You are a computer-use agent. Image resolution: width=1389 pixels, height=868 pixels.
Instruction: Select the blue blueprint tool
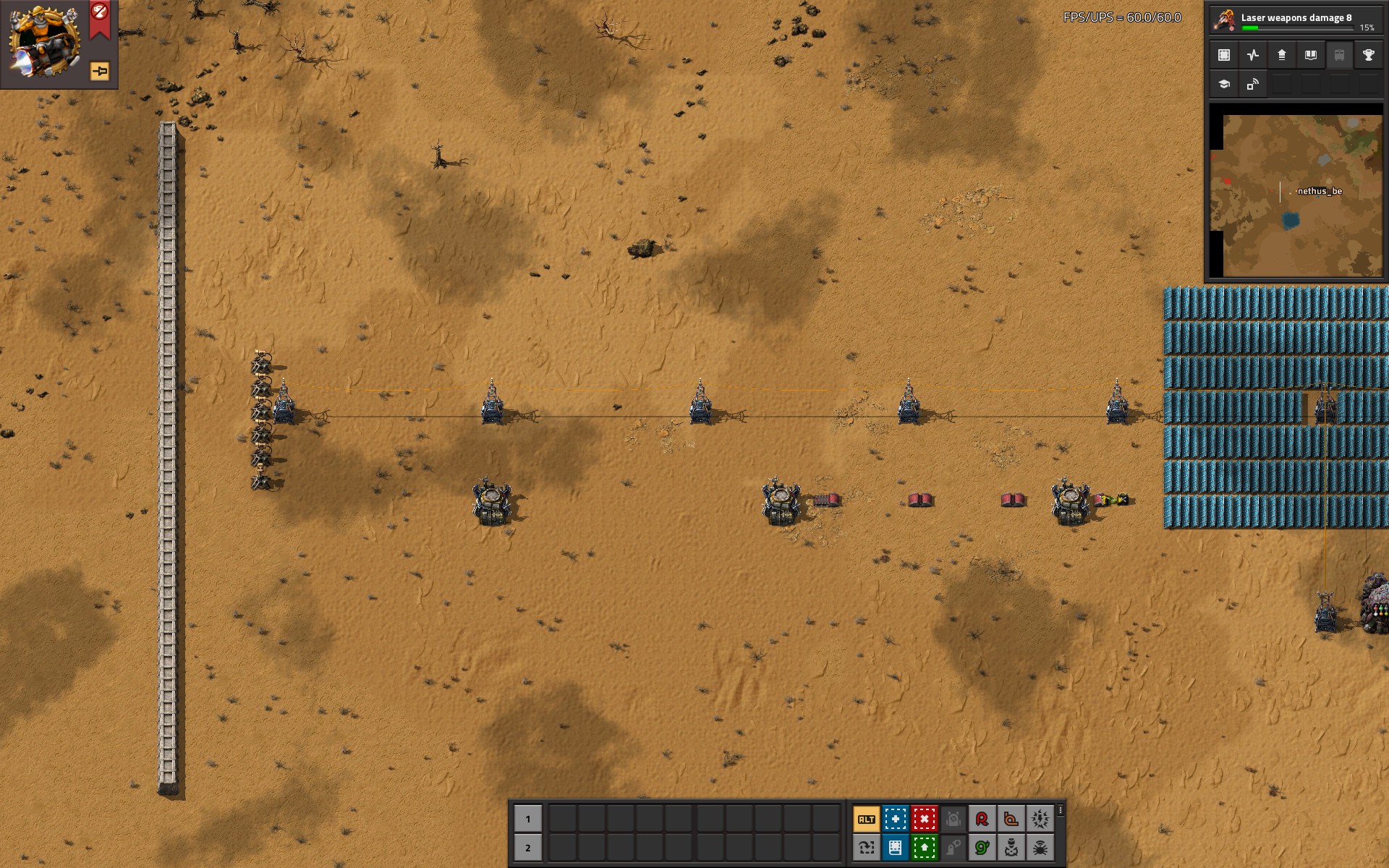tap(895, 820)
